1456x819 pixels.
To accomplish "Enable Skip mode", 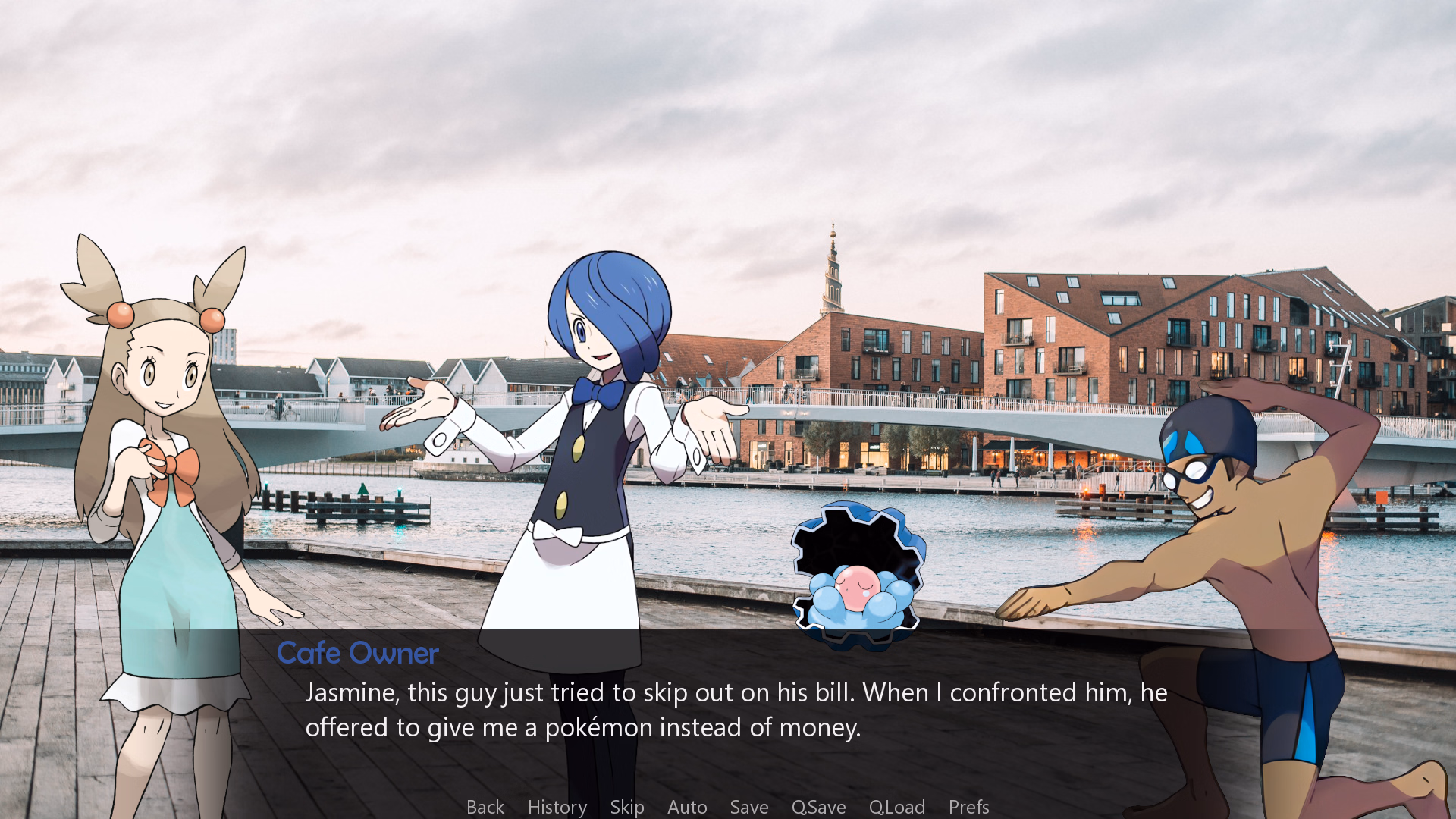I will coord(627,807).
